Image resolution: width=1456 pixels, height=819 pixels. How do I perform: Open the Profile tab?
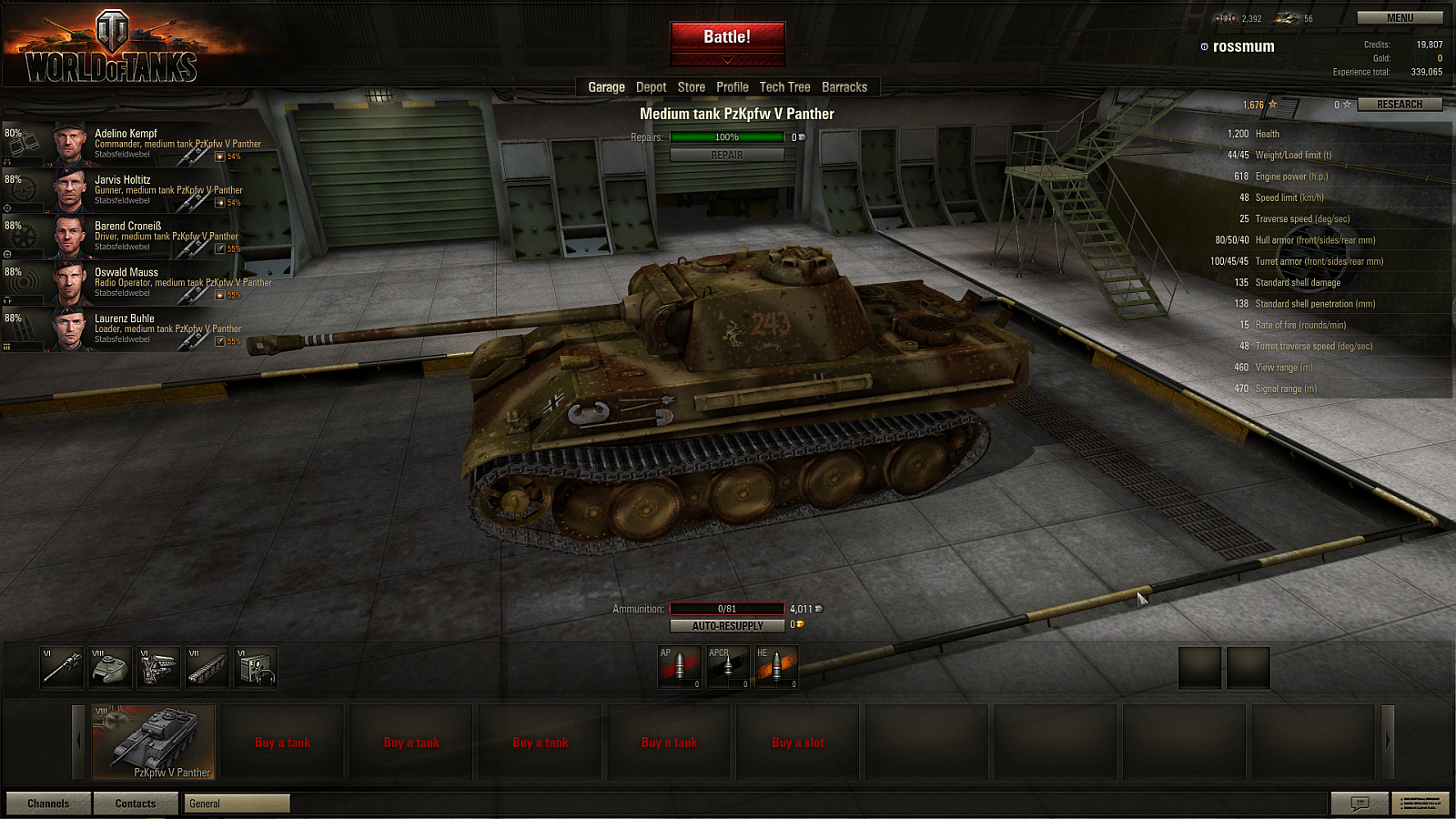(732, 87)
